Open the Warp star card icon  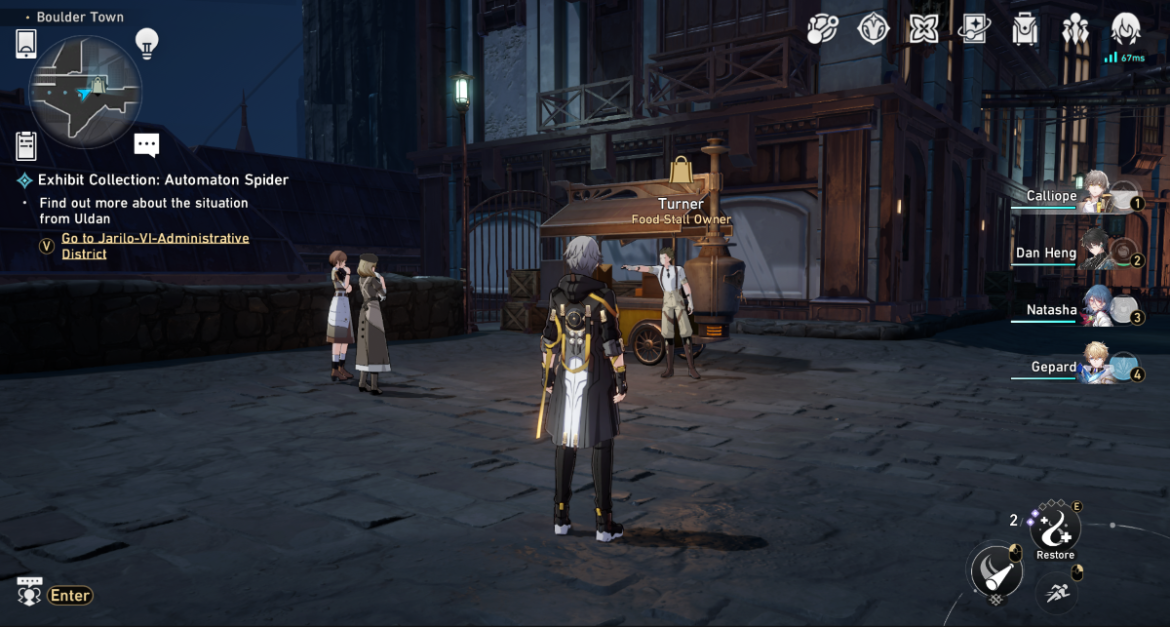tap(974, 29)
